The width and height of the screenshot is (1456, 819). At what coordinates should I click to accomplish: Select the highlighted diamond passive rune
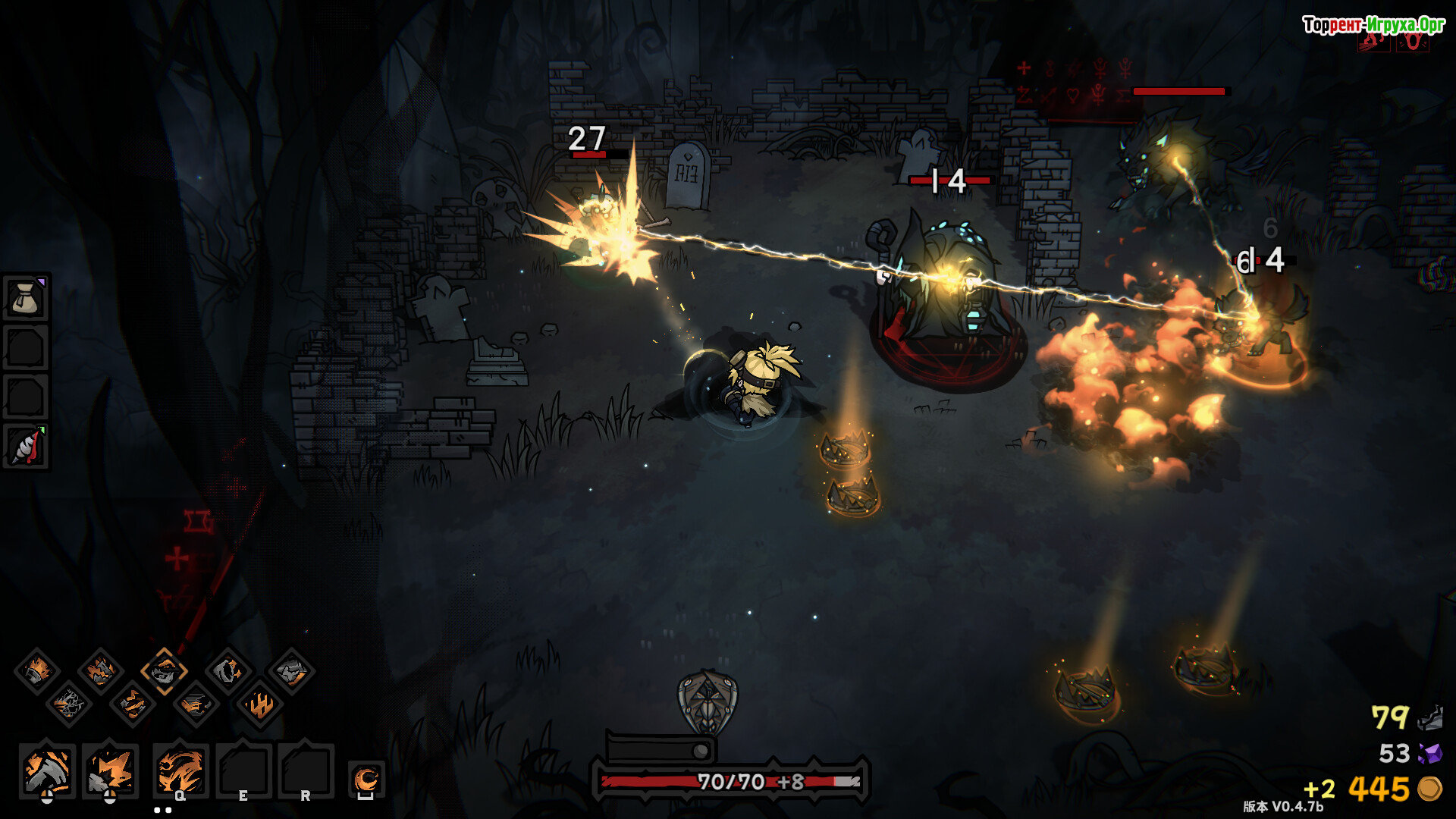(x=164, y=670)
